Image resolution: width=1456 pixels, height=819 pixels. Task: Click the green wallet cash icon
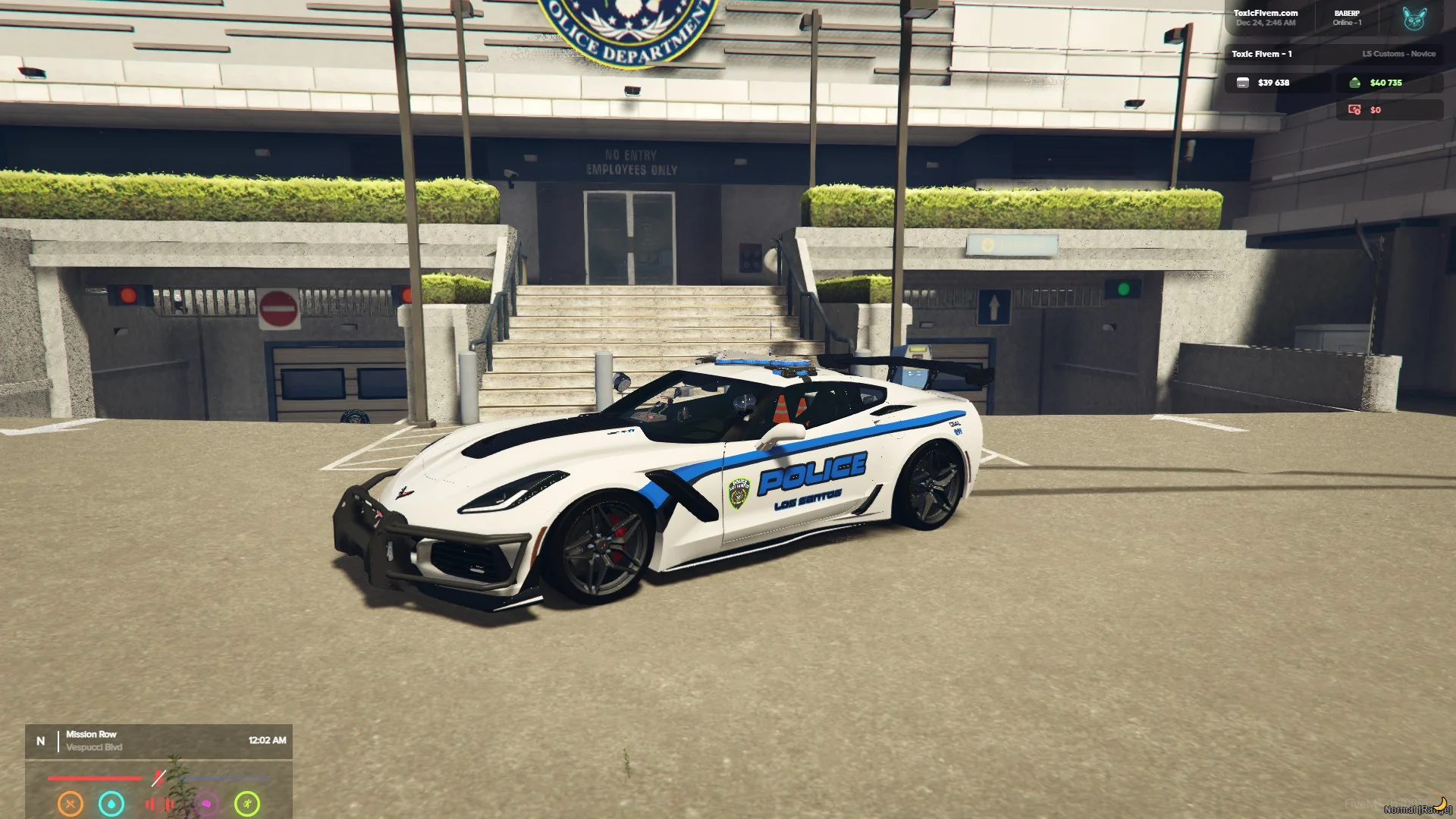coord(1354,83)
